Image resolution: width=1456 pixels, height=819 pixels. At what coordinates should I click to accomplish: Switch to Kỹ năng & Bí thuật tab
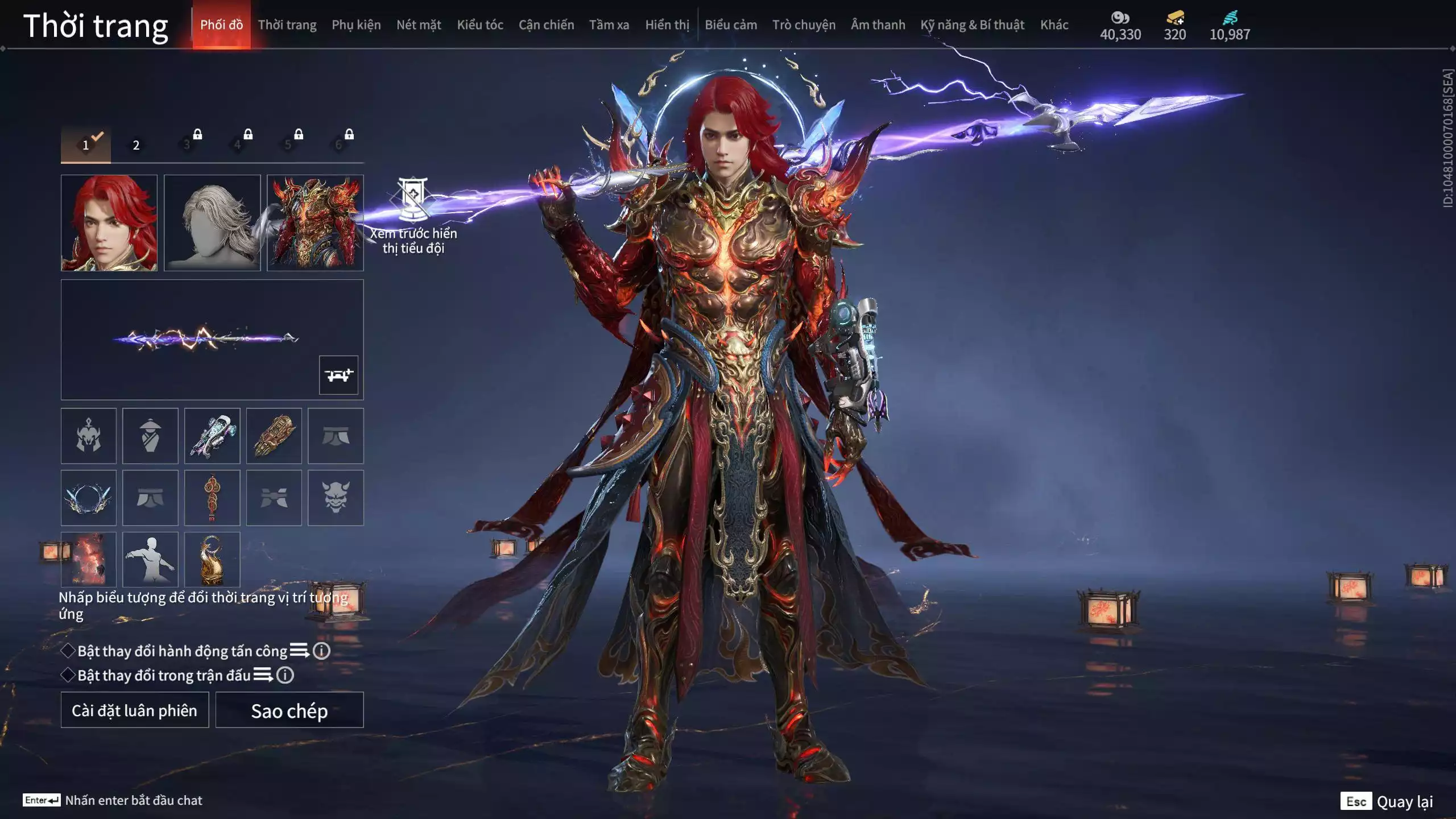(x=972, y=25)
